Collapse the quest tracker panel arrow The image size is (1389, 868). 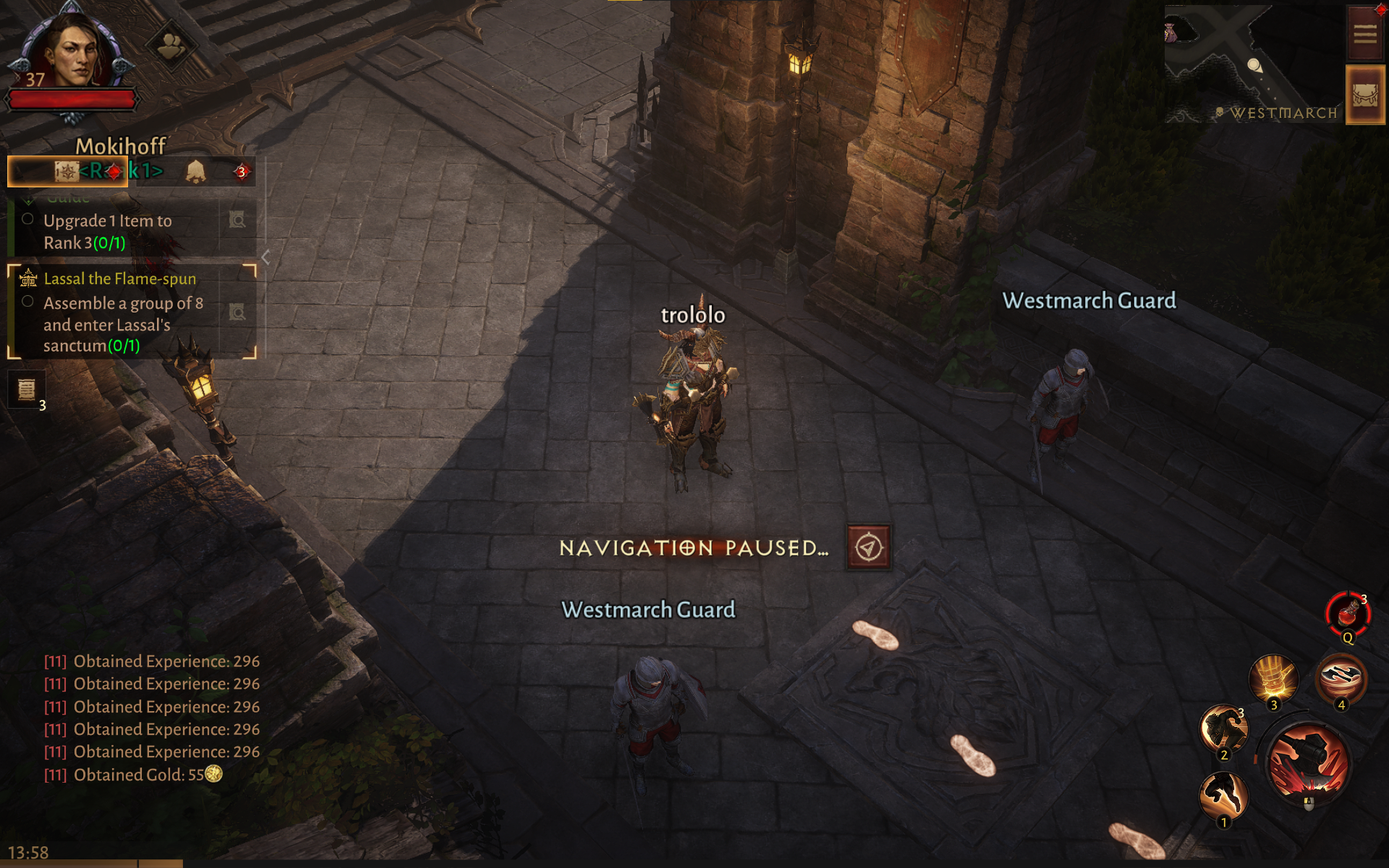coord(266,257)
